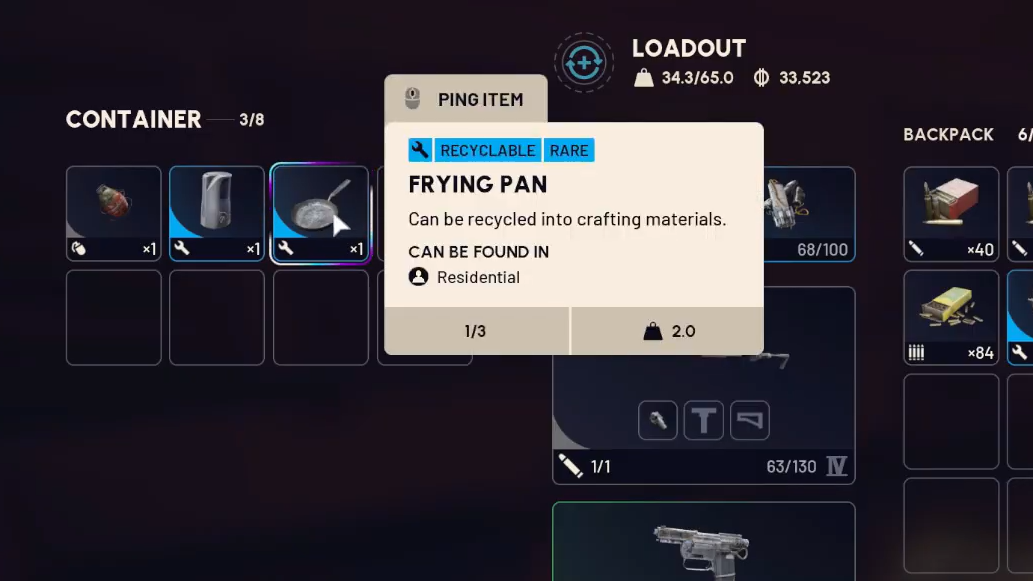Choose the yellow ammo box stack of 84
This screenshot has width=1033, height=581.
tap(950, 317)
